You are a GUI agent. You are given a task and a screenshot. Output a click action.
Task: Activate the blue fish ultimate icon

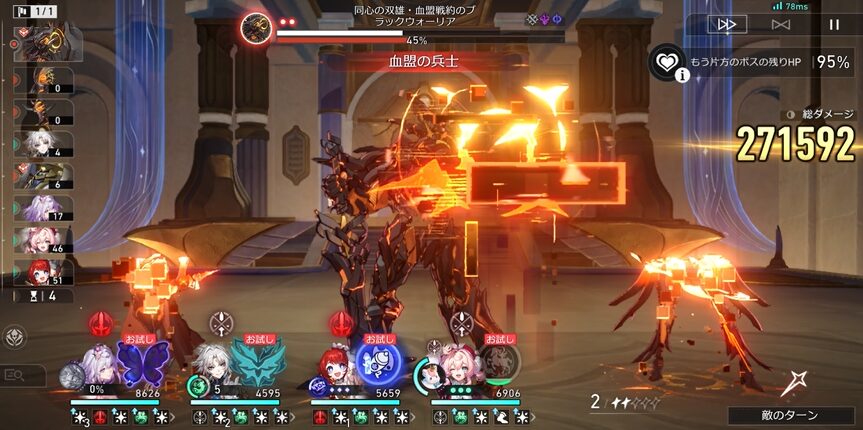pos(378,361)
